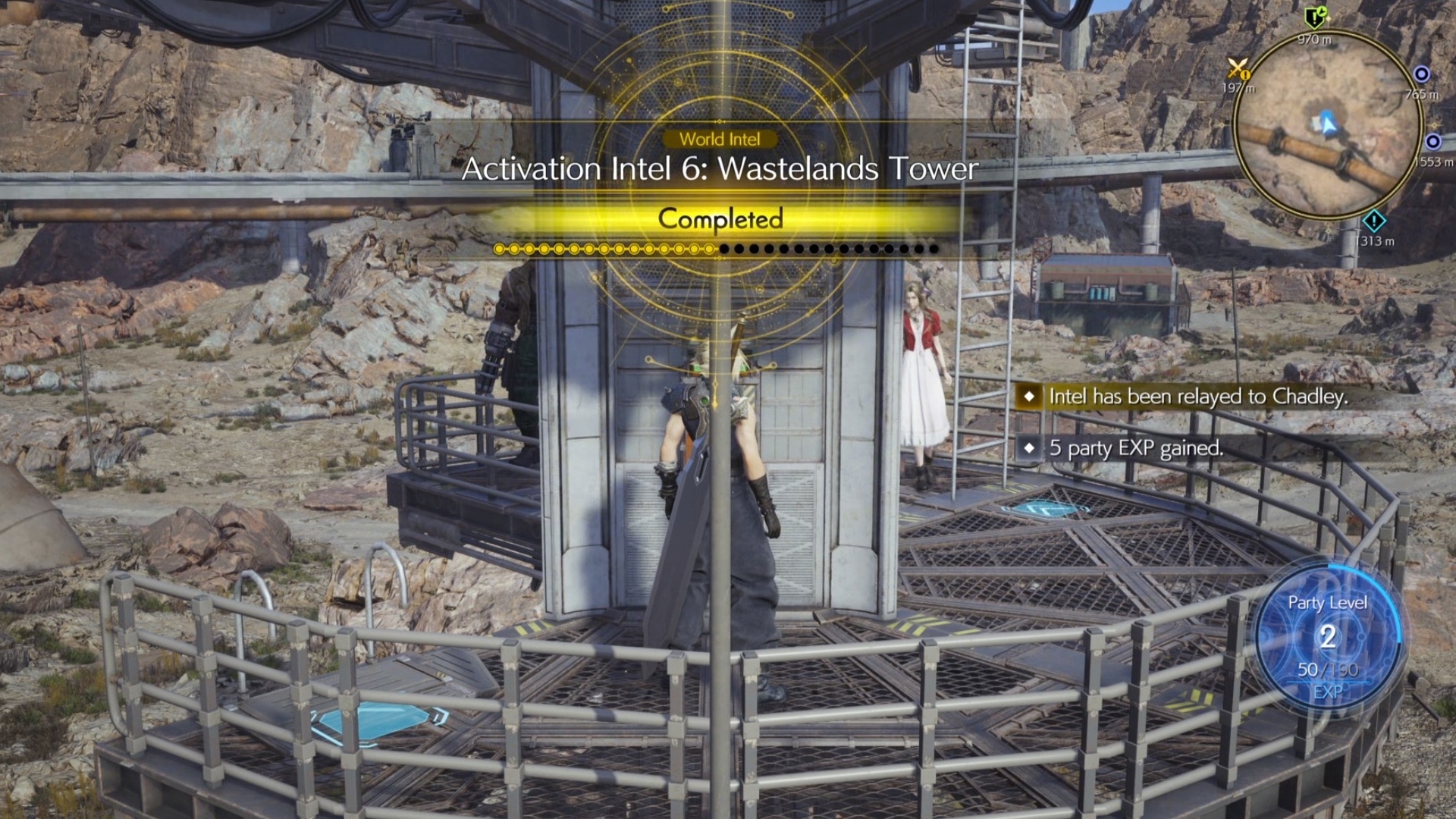
Task: Choose the blue ring marker at 1553 m
Action: [1432, 142]
